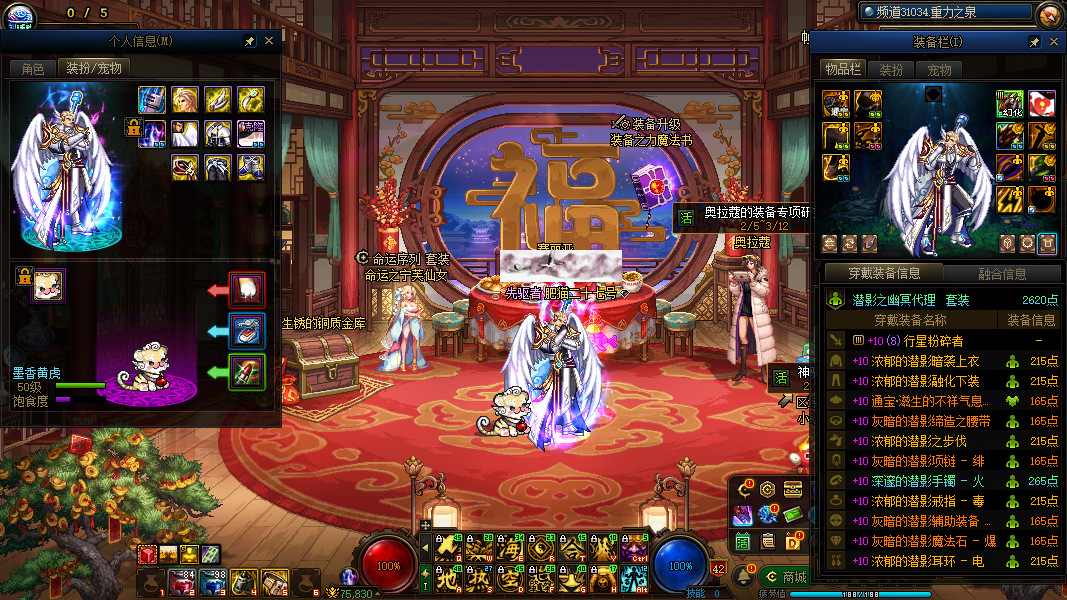This screenshot has height=600, width=1067.
Task: Pin the personal info window
Action: [249, 42]
